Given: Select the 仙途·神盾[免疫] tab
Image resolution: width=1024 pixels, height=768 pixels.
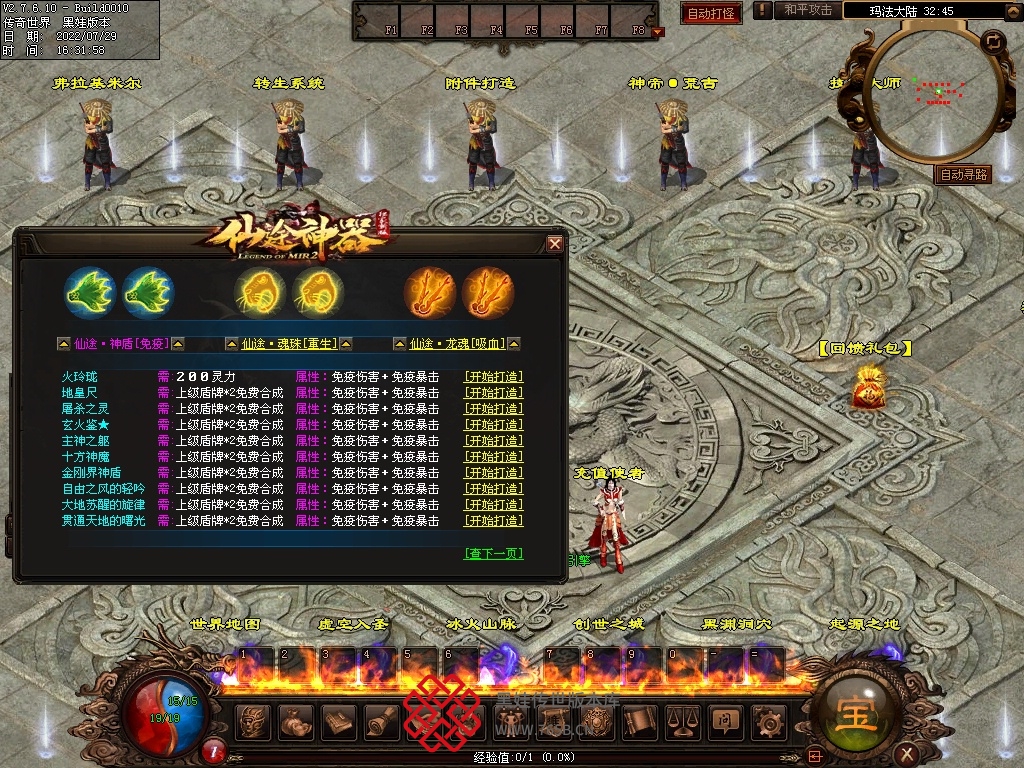Looking at the screenshot, I should coord(121,344).
